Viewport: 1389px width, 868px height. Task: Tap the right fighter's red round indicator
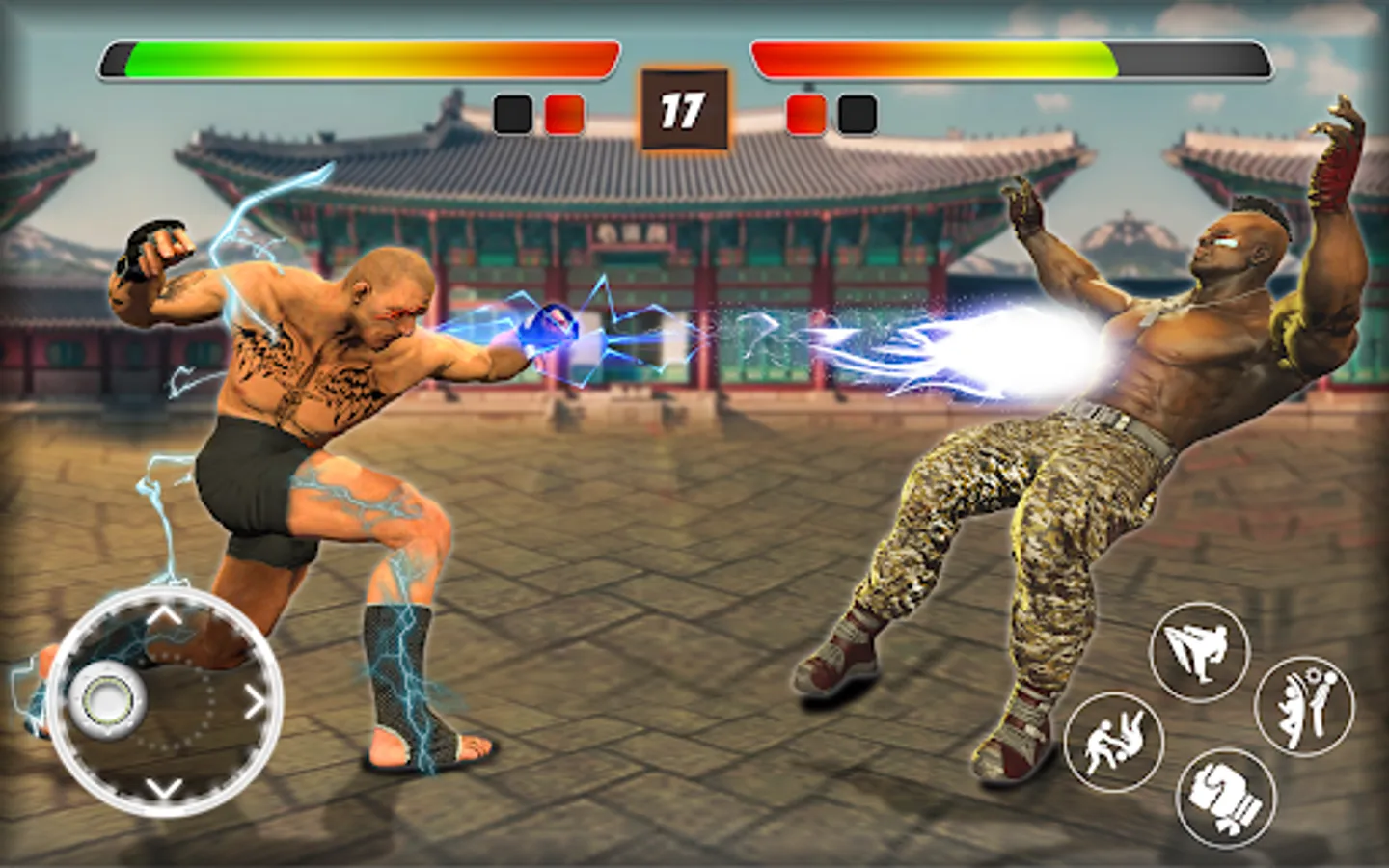point(805,112)
